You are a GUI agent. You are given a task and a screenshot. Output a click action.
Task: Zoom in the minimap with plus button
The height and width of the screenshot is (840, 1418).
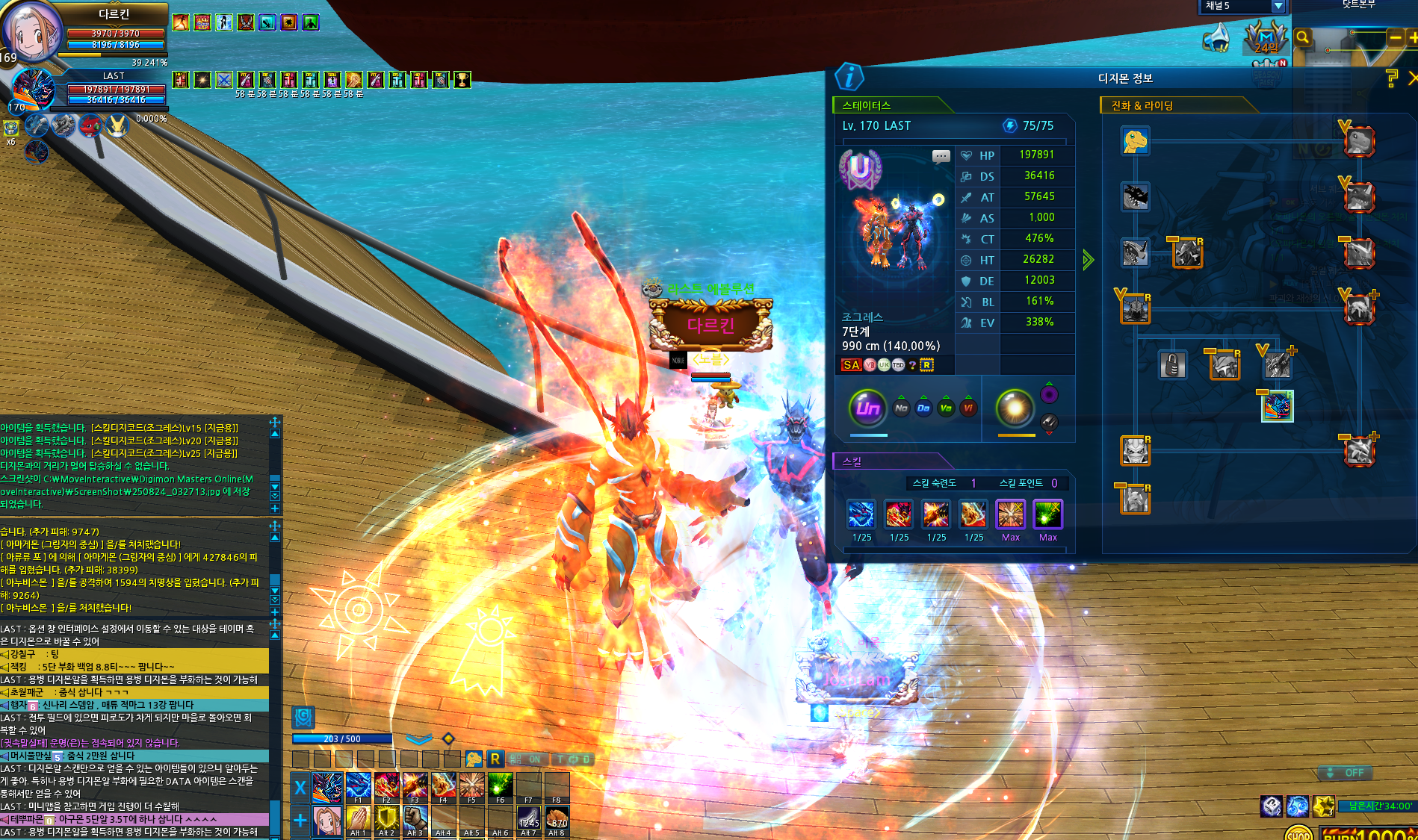pyautogui.click(x=1413, y=37)
